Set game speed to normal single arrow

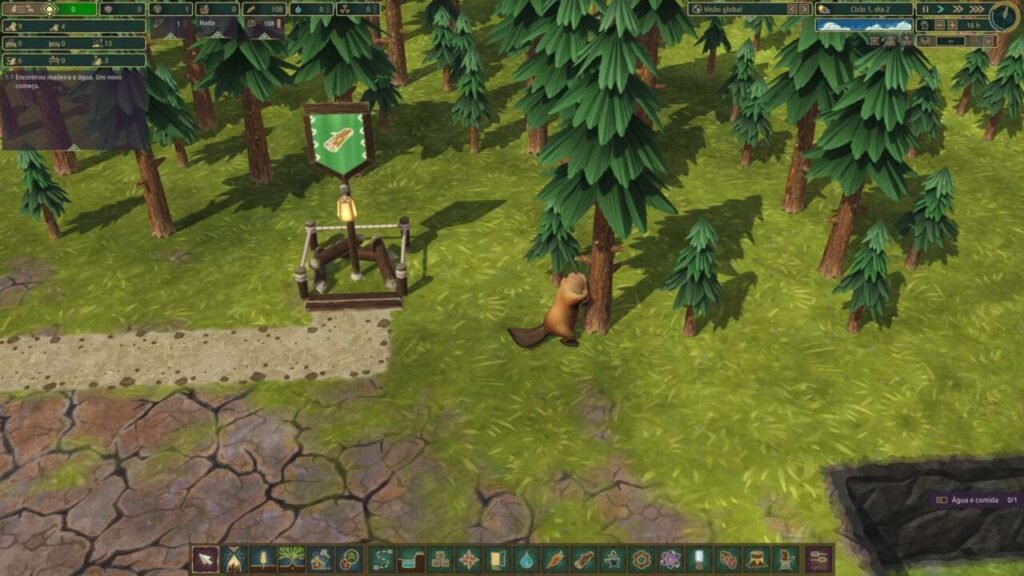tap(941, 9)
